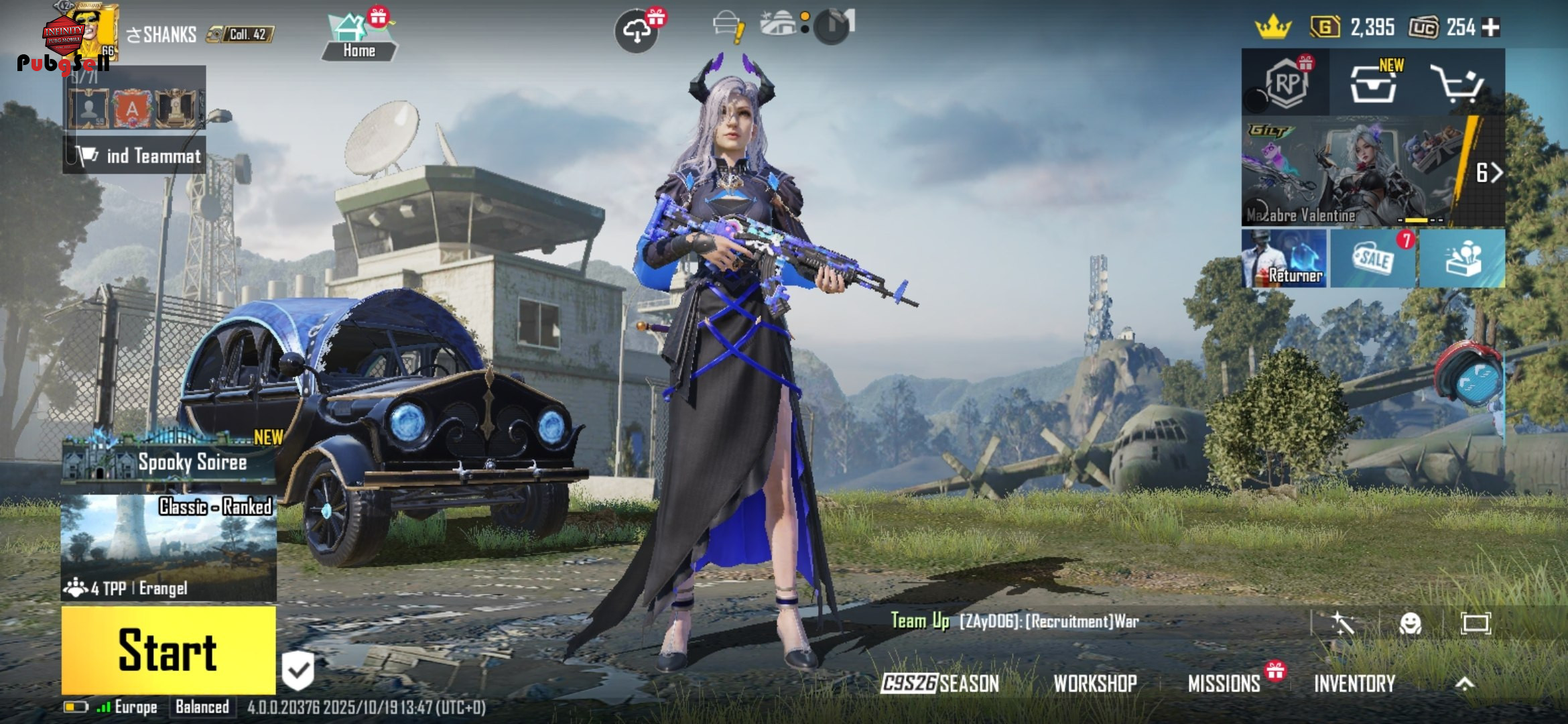Viewport: 1568px width, 724px height.
Task: Tap the yellow Start button
Action: coord(168,650)
